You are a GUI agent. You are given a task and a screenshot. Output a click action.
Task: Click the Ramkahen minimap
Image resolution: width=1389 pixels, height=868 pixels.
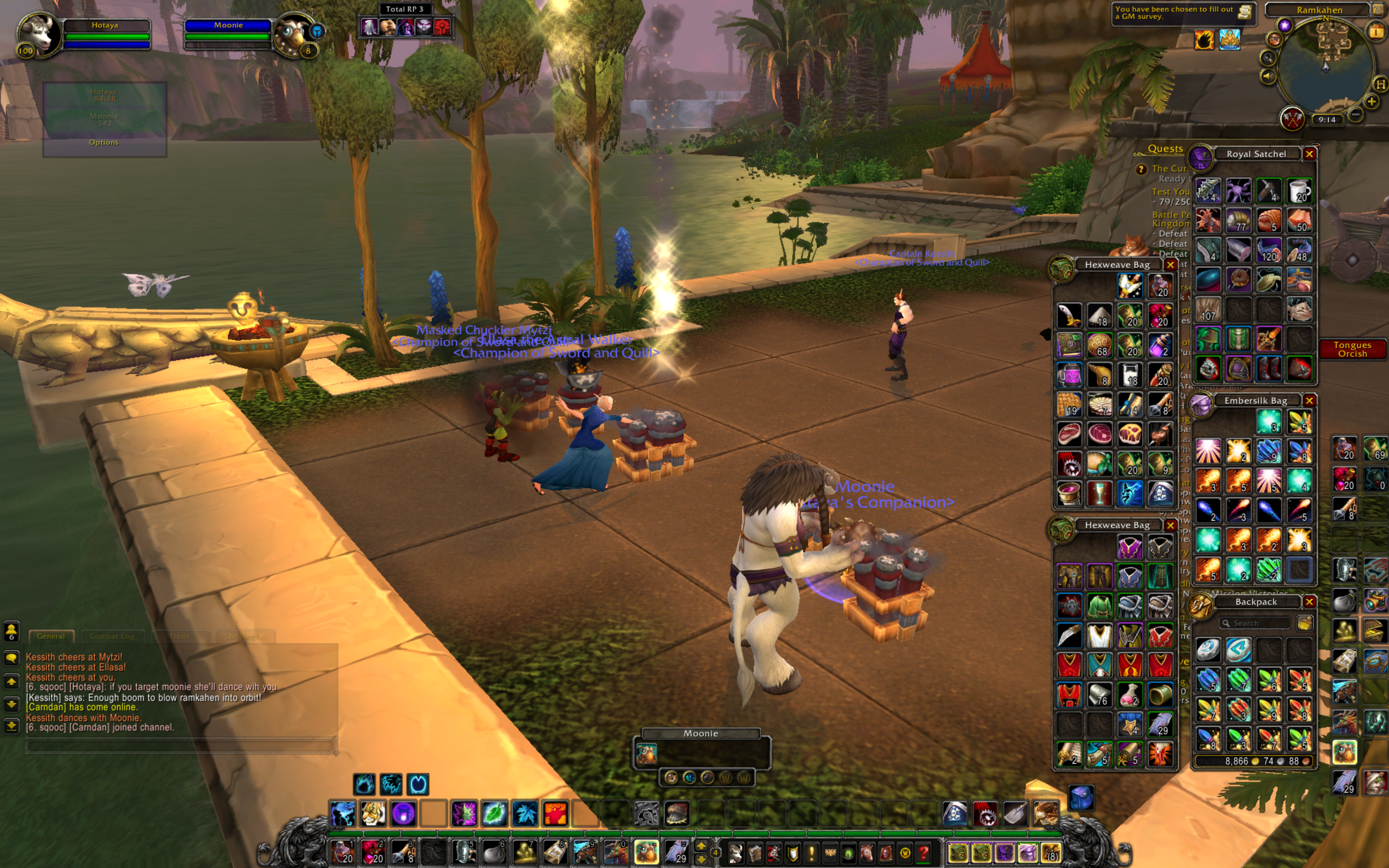click(1325, 66)
